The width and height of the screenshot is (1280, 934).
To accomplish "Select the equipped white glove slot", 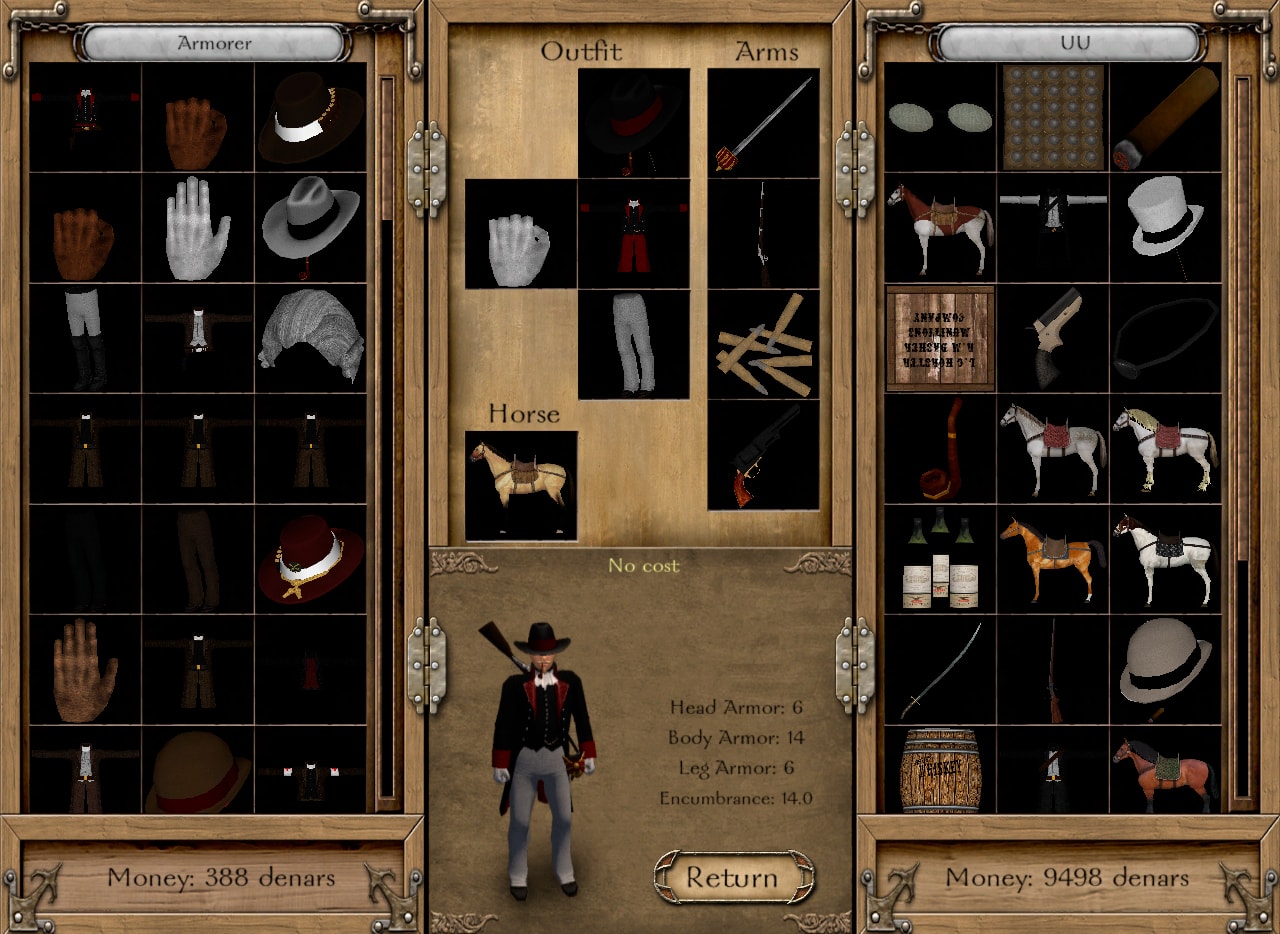I will tap(521, 235).
